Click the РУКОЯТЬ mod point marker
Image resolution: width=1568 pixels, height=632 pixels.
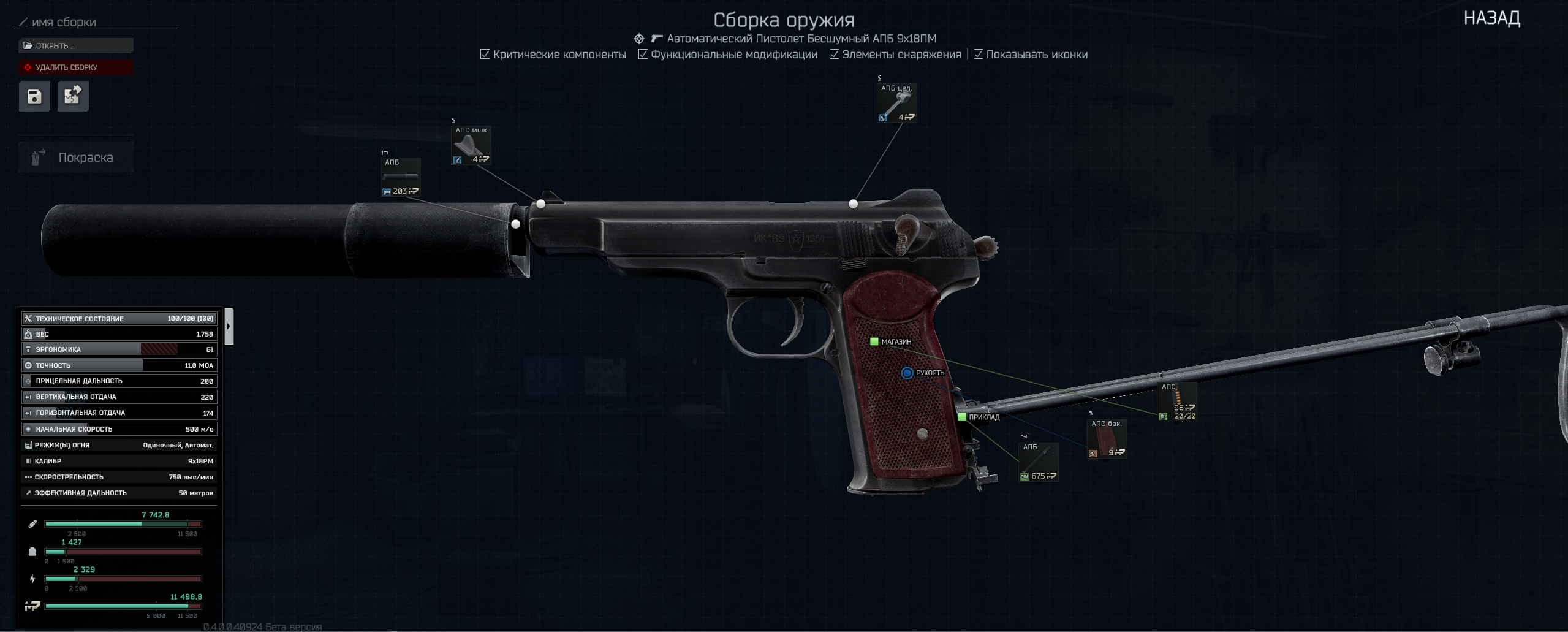click(x=907, y=373)
